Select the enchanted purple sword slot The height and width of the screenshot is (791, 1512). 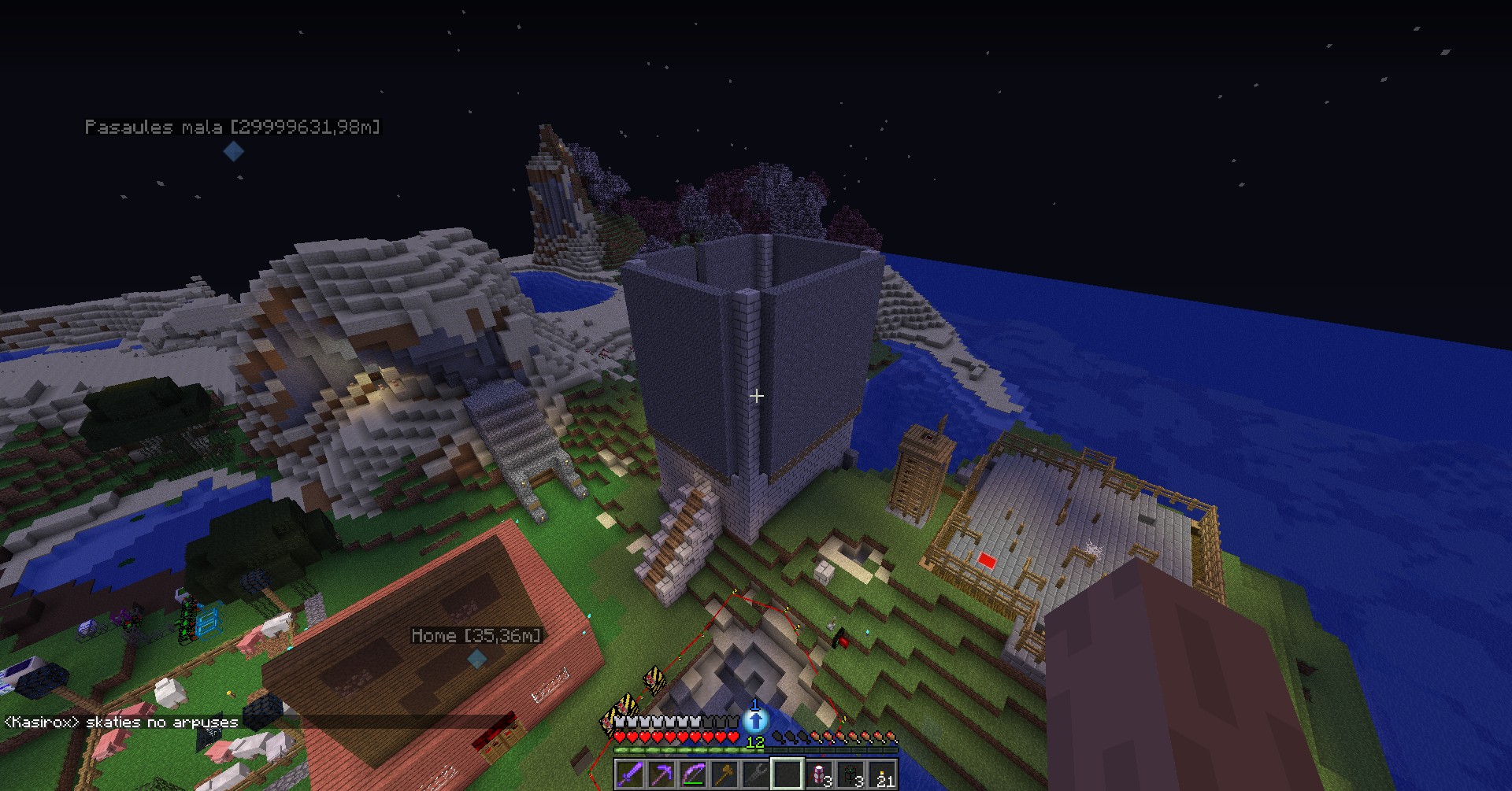coord(630,774)
